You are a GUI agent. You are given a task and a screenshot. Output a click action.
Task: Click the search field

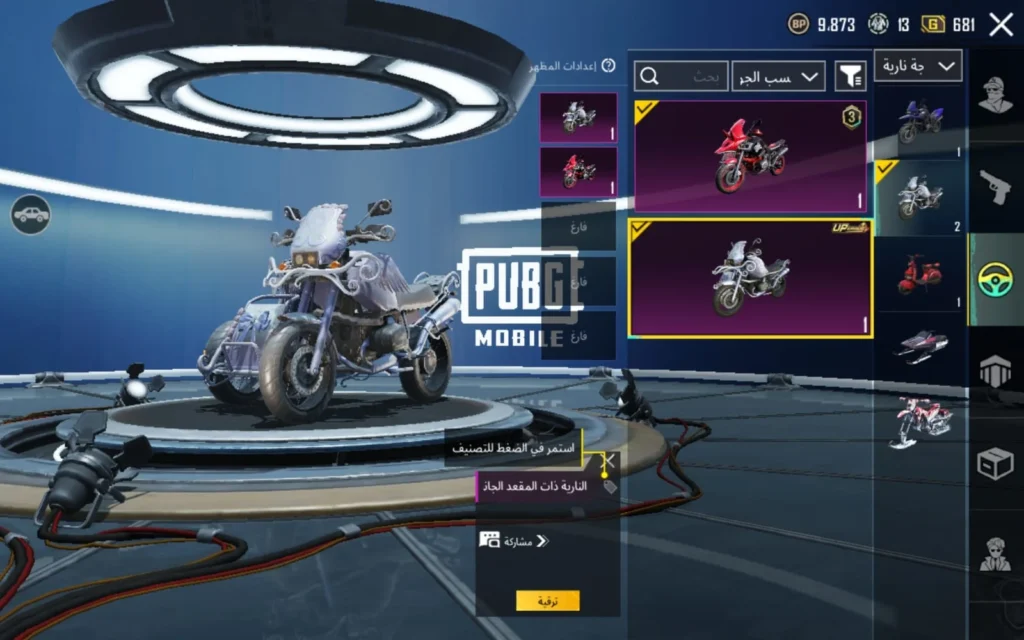[x=682, y=76]
